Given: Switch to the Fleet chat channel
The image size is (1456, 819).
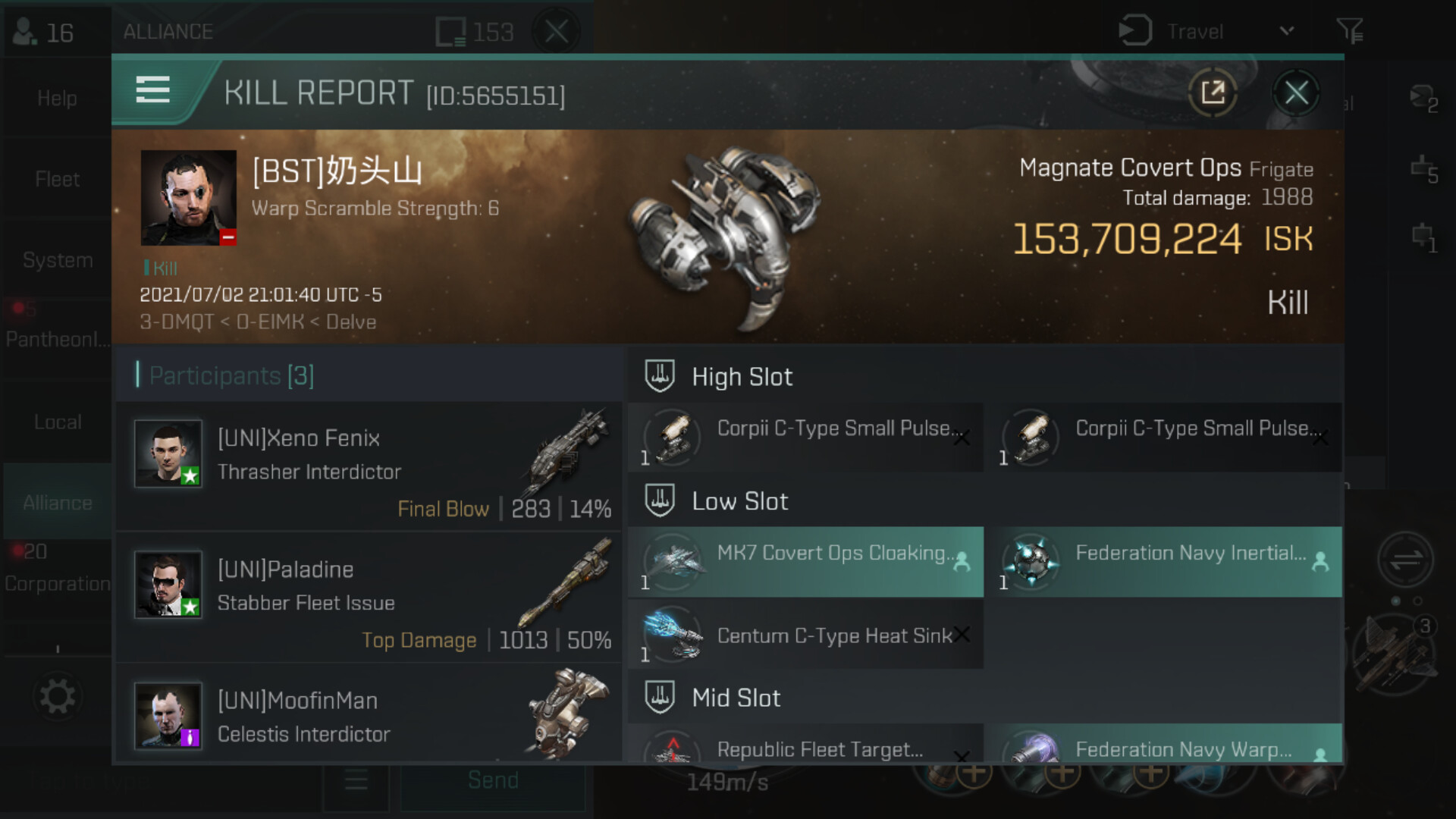Looking at the screenshot, I should [58, 180].
